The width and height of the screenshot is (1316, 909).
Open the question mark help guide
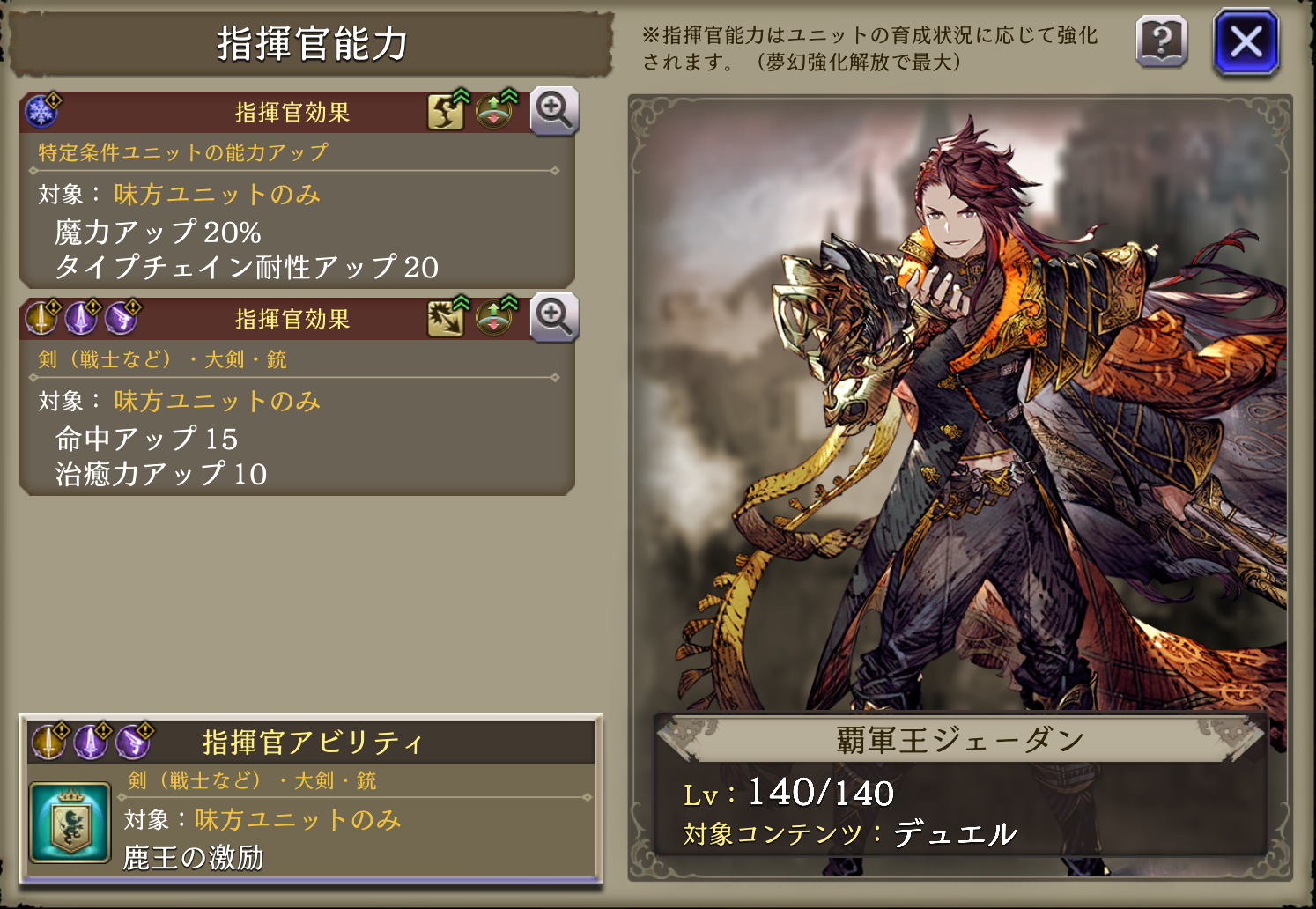tap(1162, 41)
